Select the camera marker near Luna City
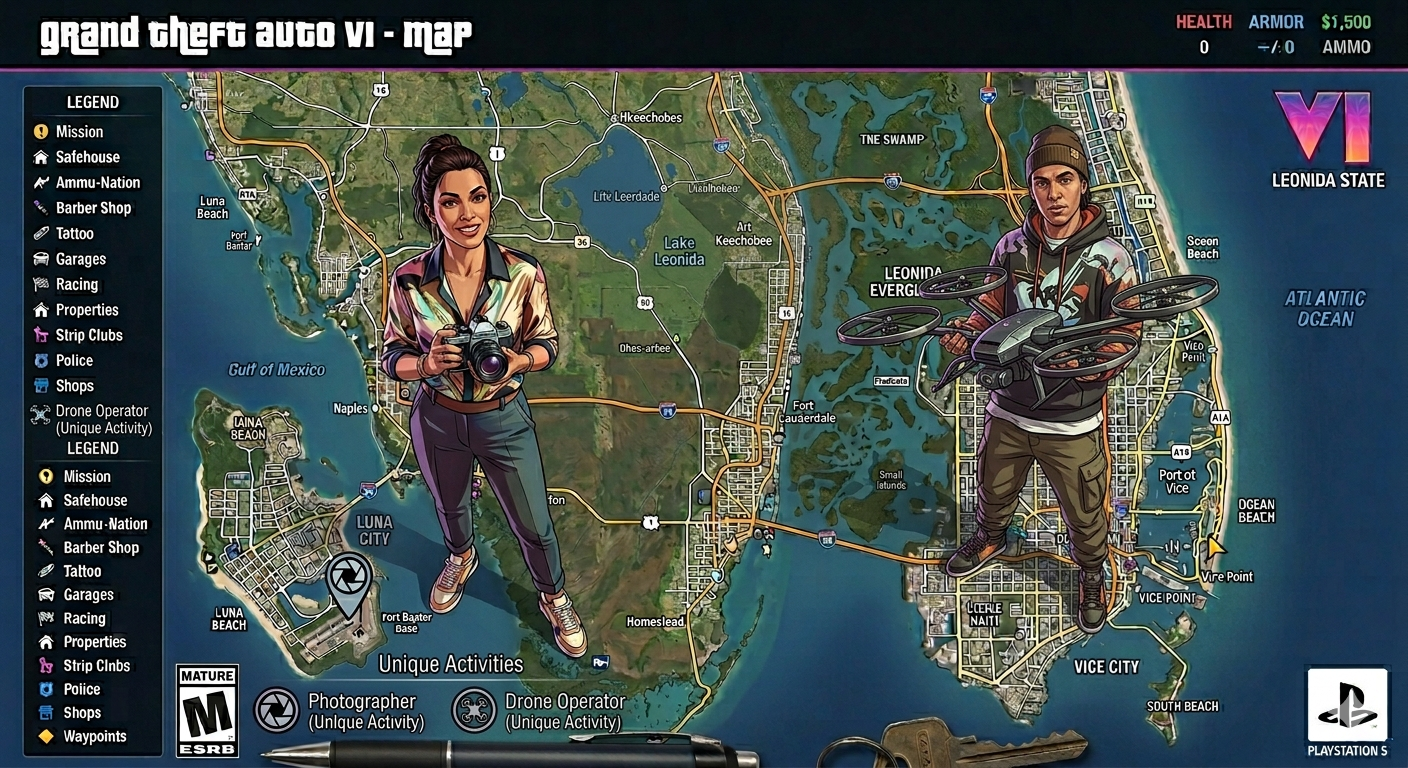The height and width of the screenshot is (768, 1408). tap(348, 578)
